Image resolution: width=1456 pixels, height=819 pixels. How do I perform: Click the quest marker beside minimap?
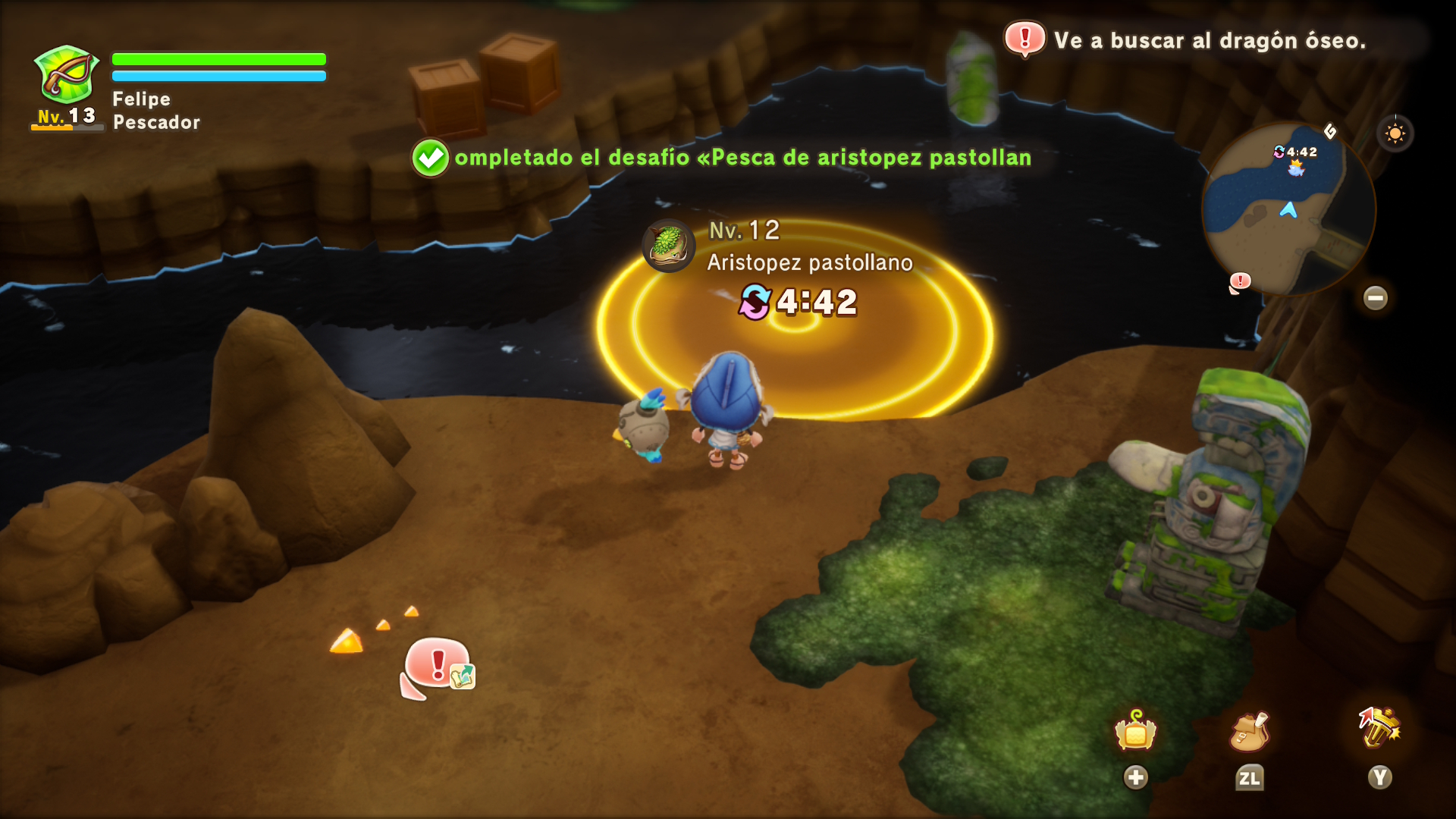[x=1239, y=283]
